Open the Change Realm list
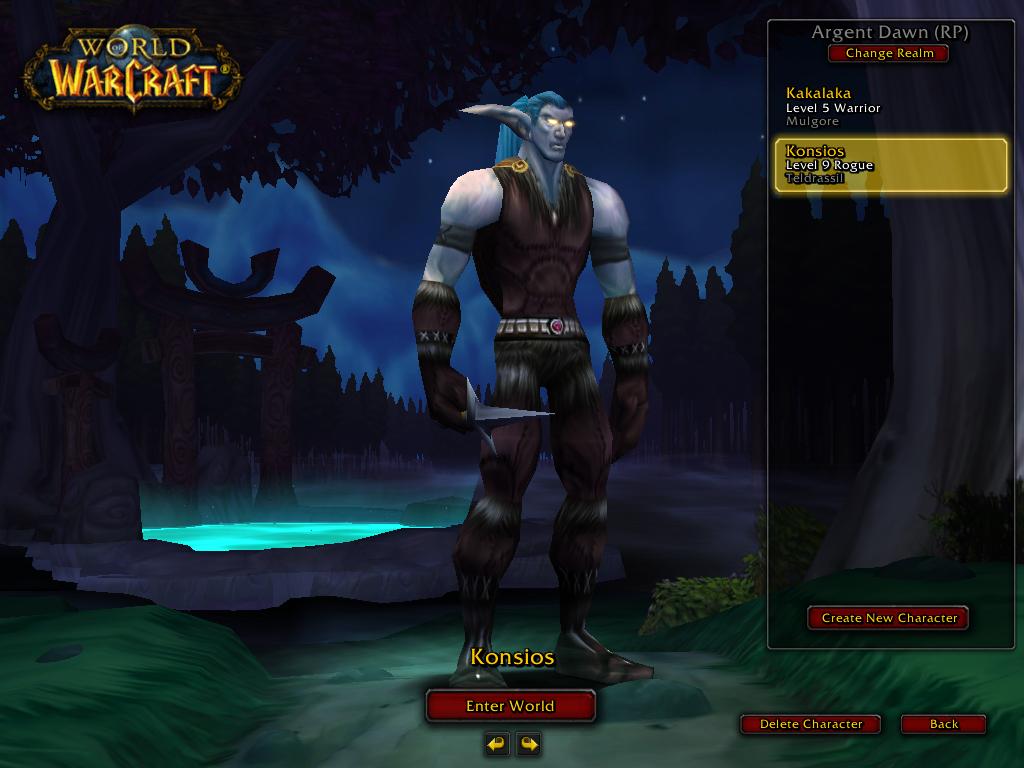Screen dimensions: 1024x768 click(889, 53)
